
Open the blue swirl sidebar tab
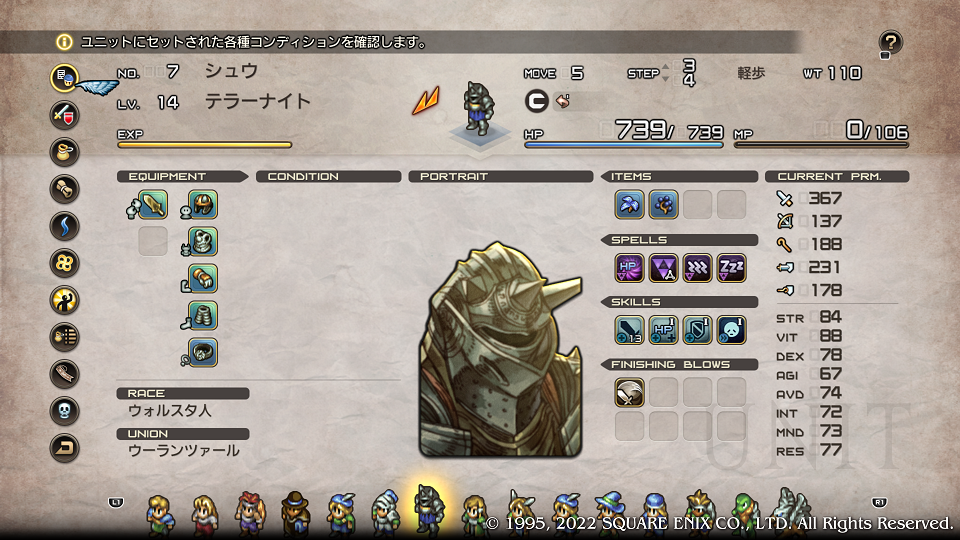[x=65, y=225]
